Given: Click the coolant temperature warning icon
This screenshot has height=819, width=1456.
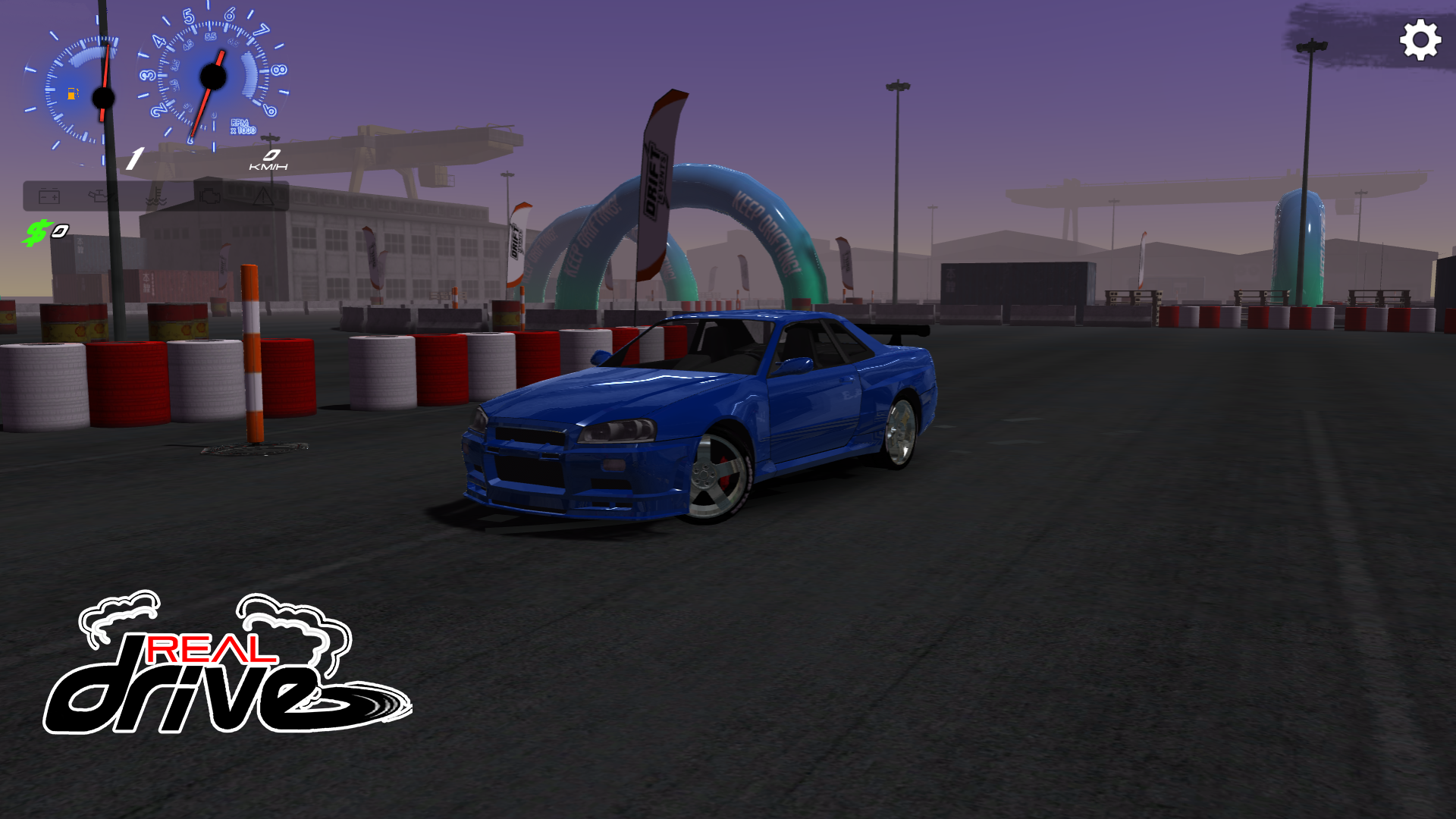Looking at the screenshot, I should click(155, 196).
